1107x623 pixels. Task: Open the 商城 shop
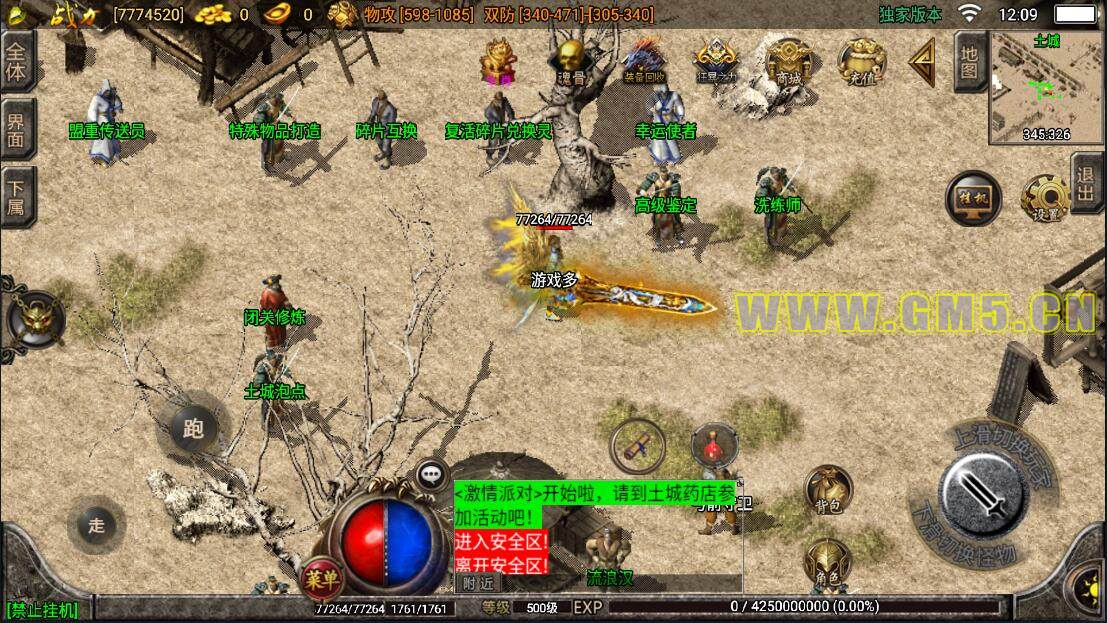click(x=788, y=60)
